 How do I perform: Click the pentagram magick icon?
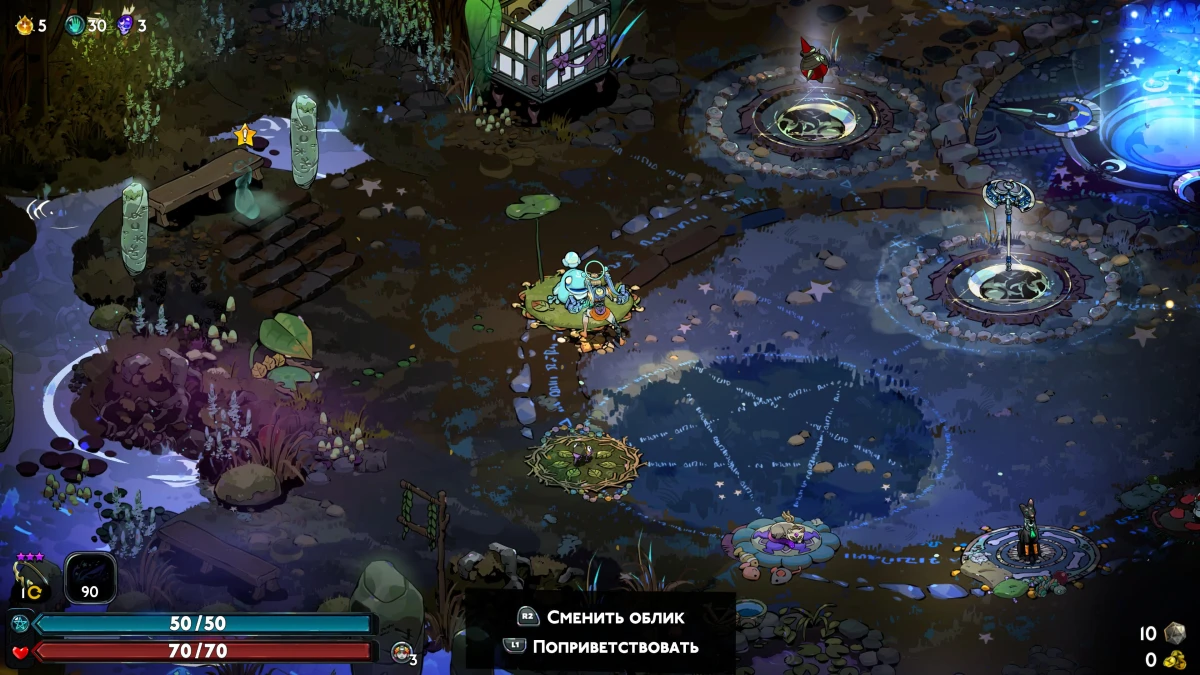tap(19, 624)
